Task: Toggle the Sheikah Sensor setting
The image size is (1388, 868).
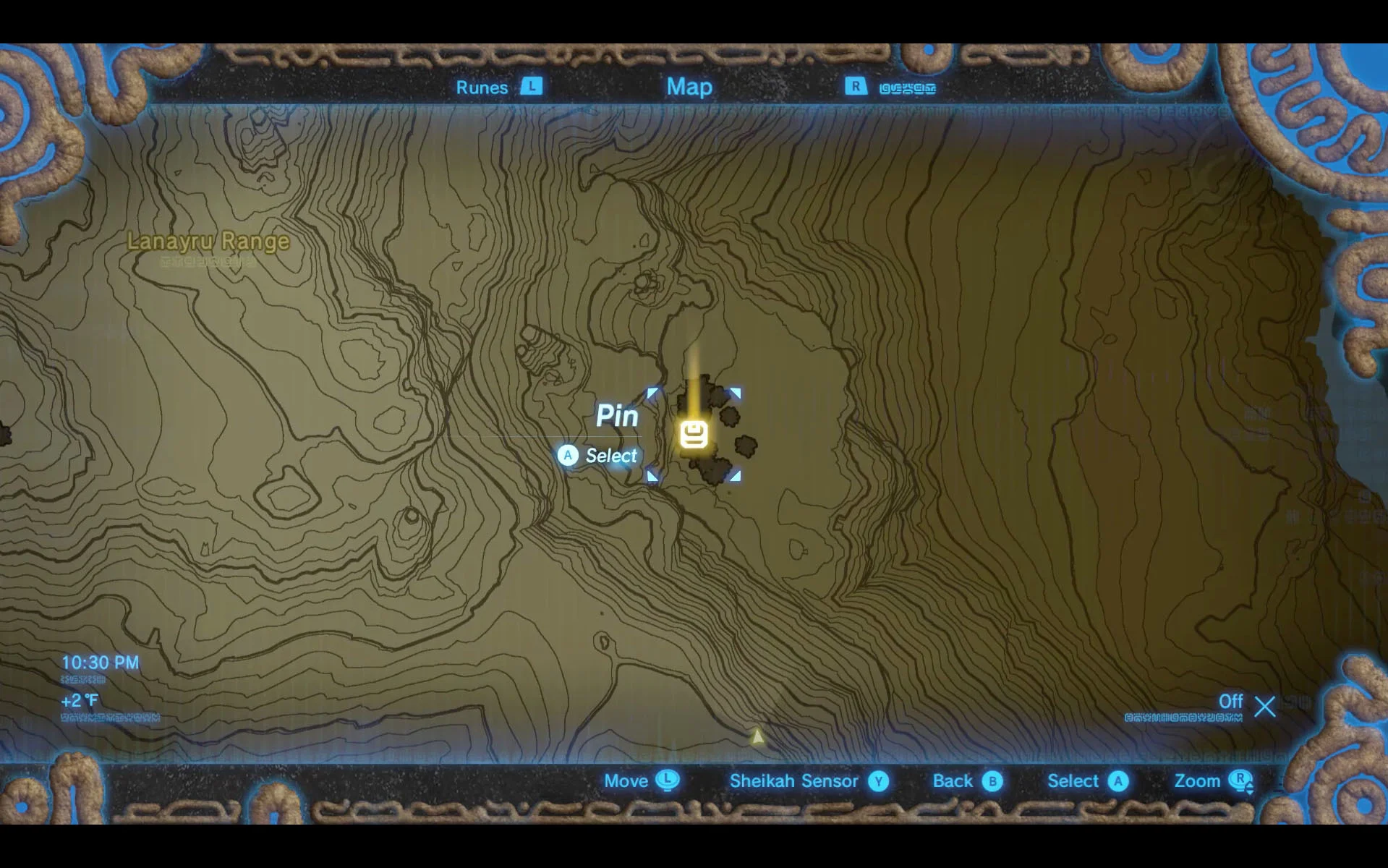Action: click(793, 782)
